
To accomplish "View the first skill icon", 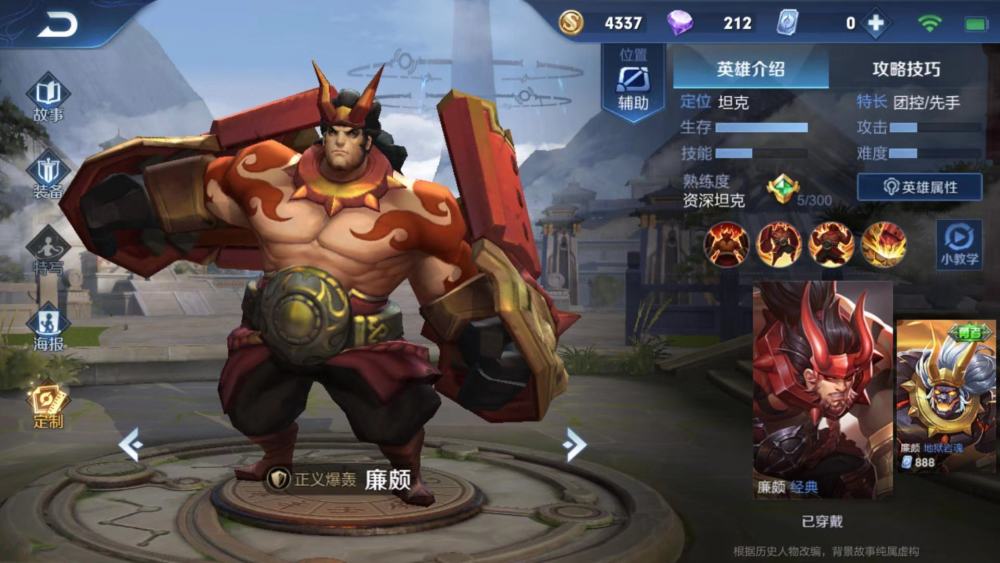I will (x=726, y=244).
